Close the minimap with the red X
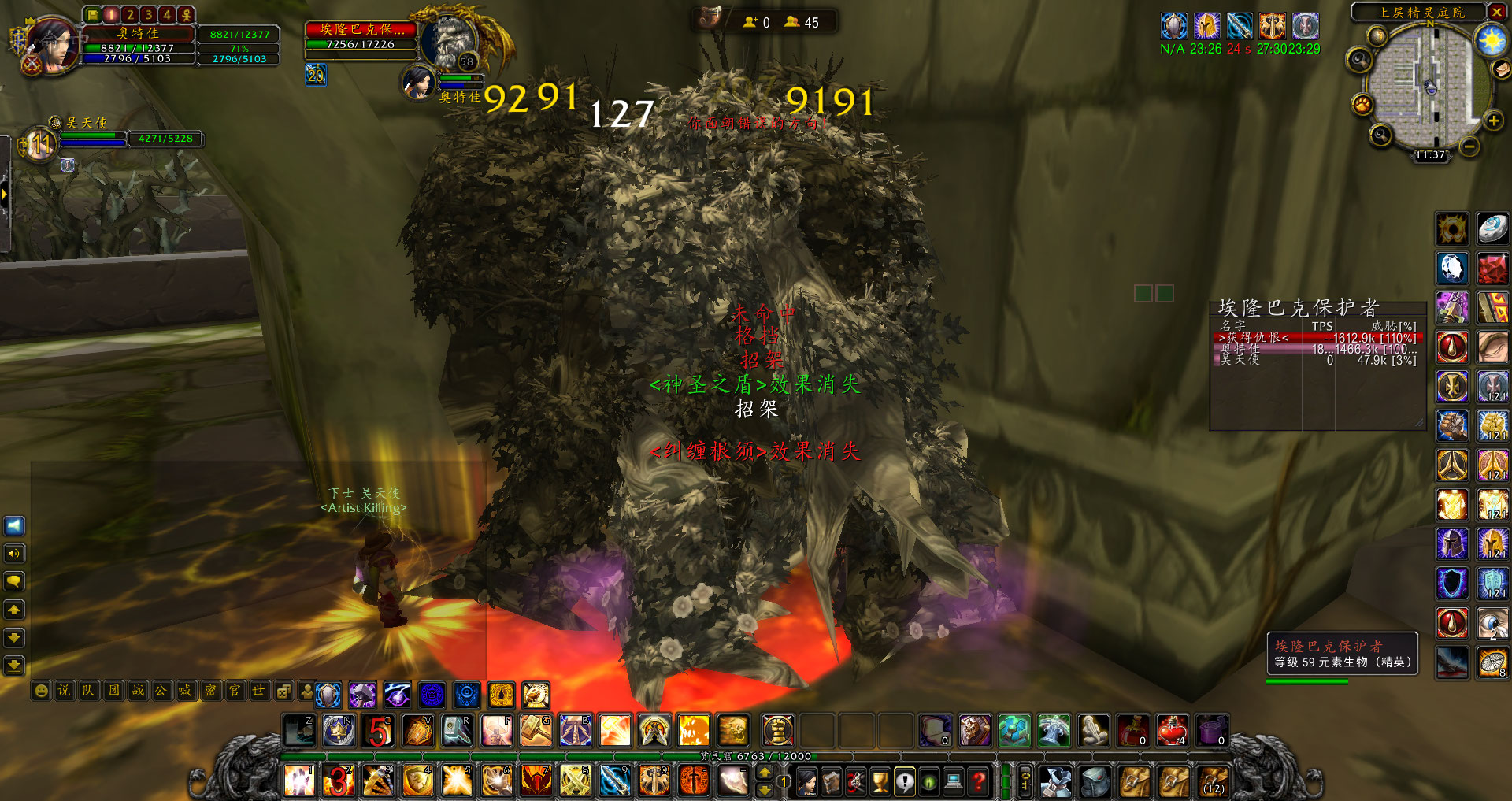The height and width of the screenshot is (801, 1512). 1496,12
